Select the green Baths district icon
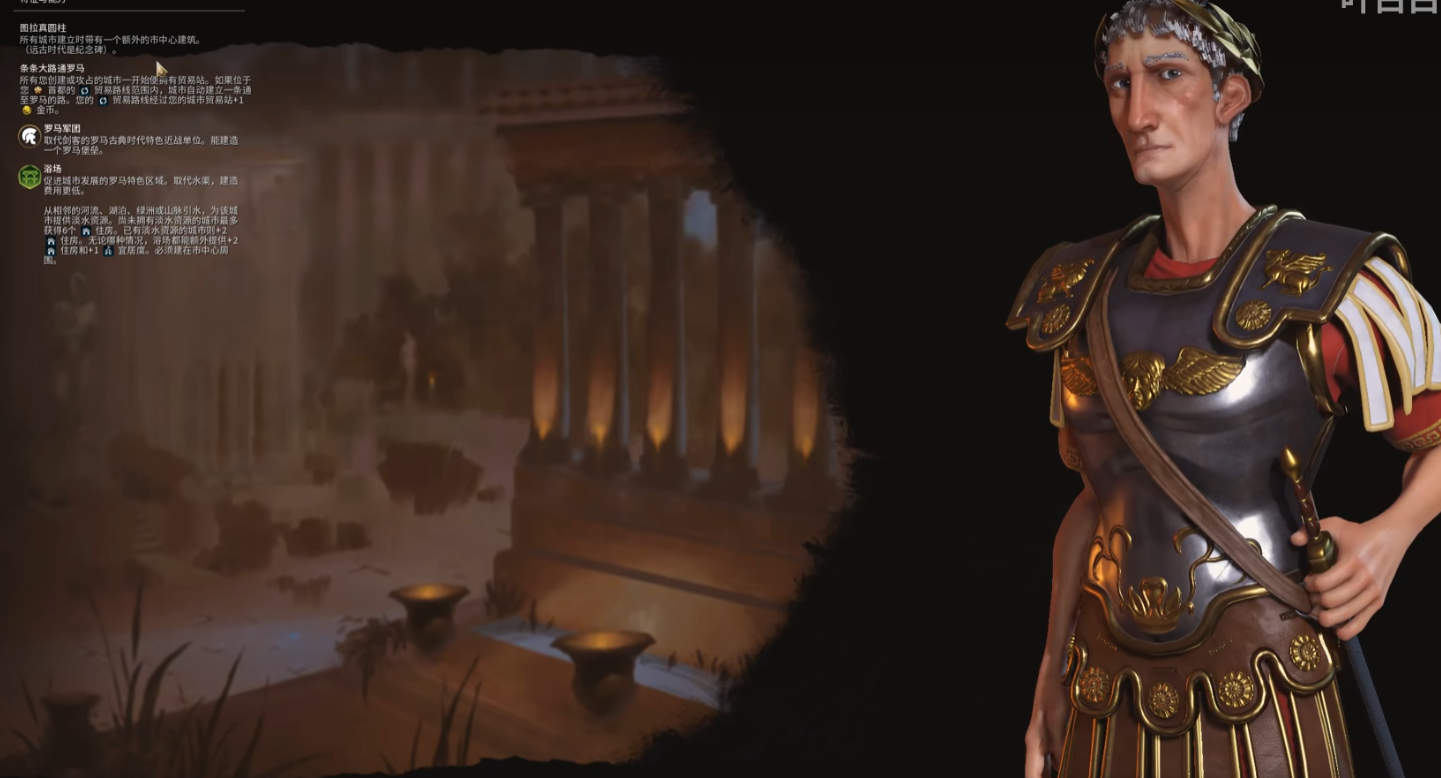This screenshot has height=778, width=1441. [x=29, y=177]
